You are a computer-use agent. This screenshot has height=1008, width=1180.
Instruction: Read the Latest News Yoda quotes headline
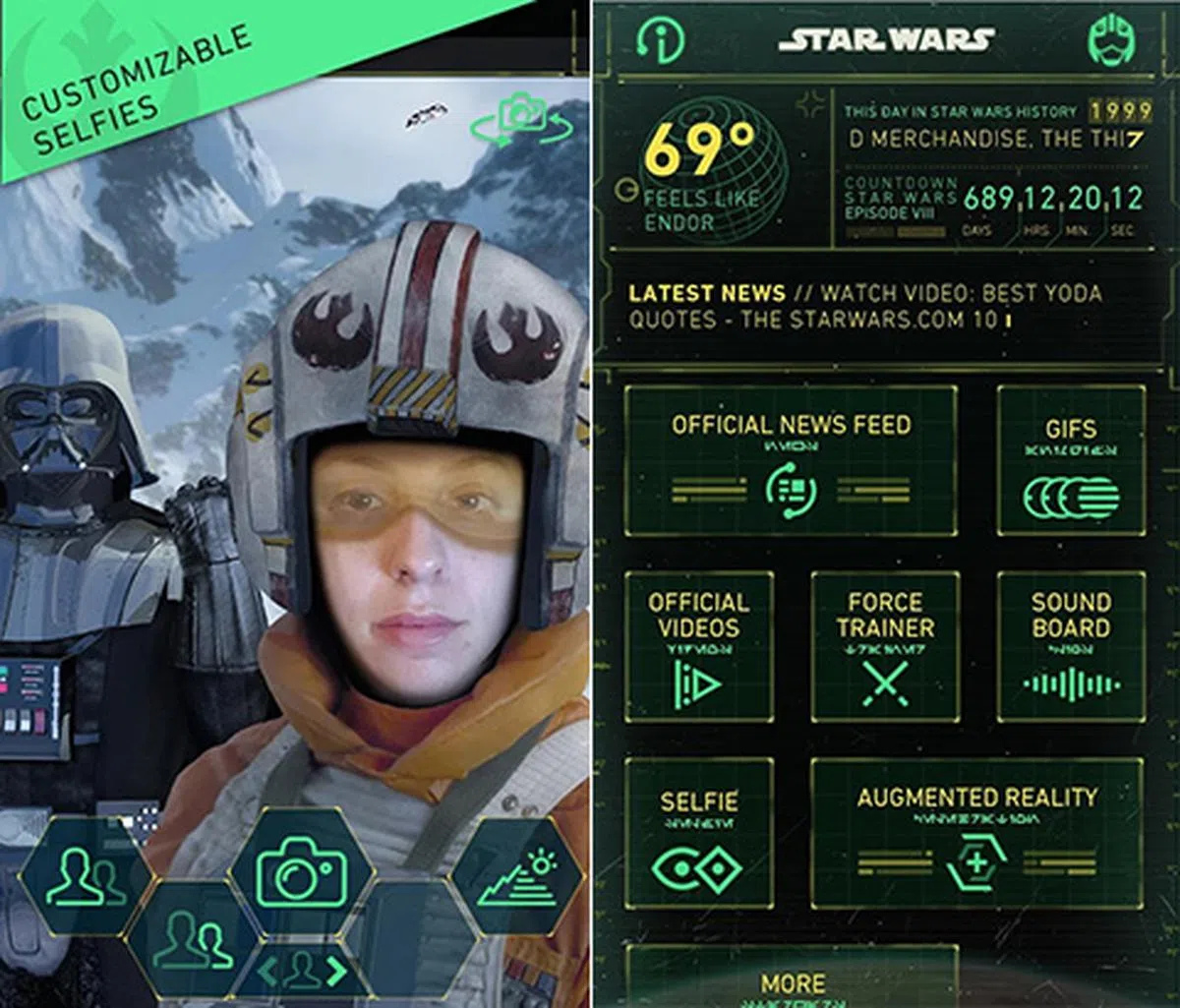(x=865, y=307)
